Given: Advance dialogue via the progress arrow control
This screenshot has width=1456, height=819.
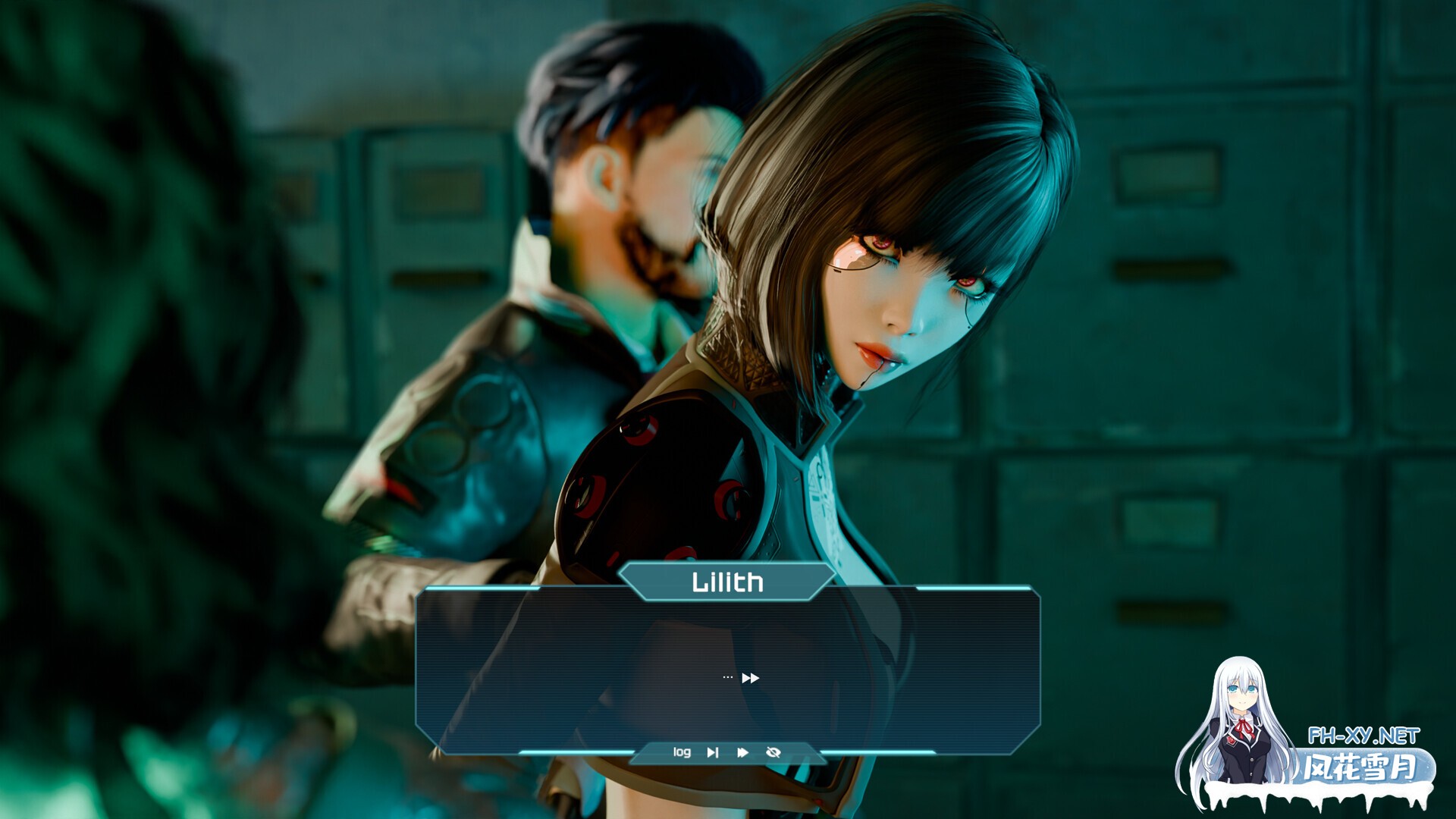Looking at the screenshot, I should pos(748,677).
